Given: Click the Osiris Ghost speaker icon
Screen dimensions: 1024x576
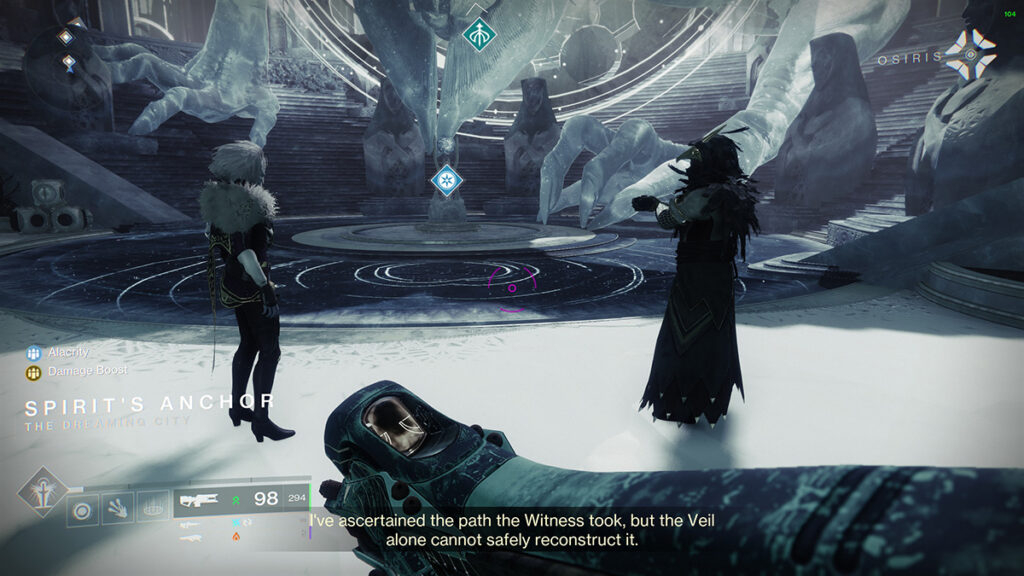Looking at the screenshot, I should (970, 54).
